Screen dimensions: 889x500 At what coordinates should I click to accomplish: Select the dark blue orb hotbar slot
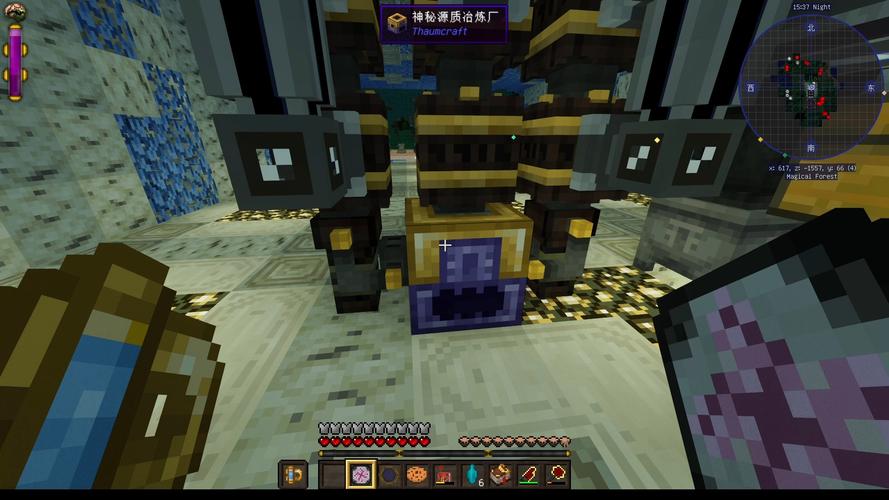(x=388, y=474)
